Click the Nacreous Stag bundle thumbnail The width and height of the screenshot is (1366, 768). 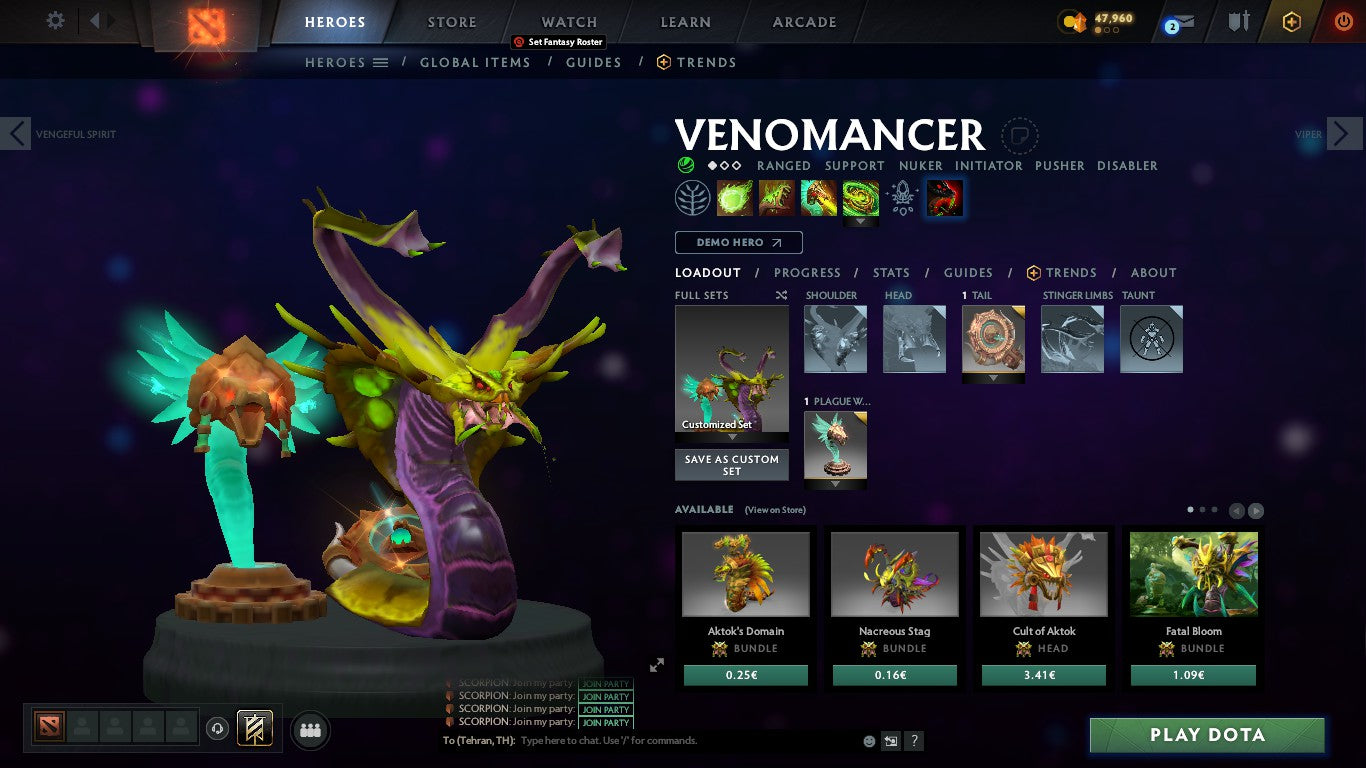click(x=894, y=572)
